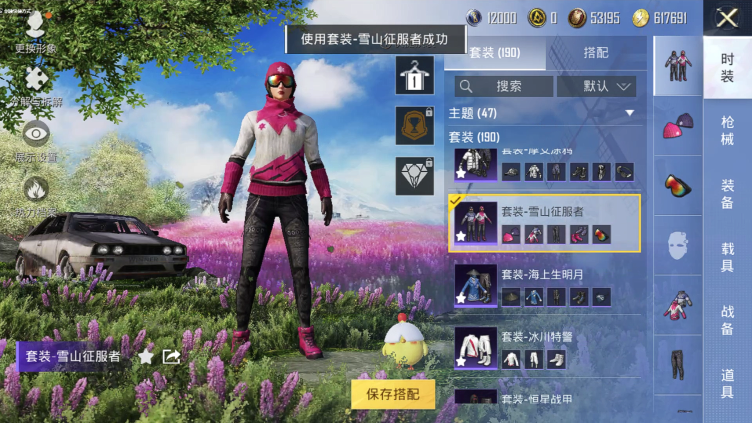Switch to the 装备 category tab
Screen dimensions: 752x423
727,194
